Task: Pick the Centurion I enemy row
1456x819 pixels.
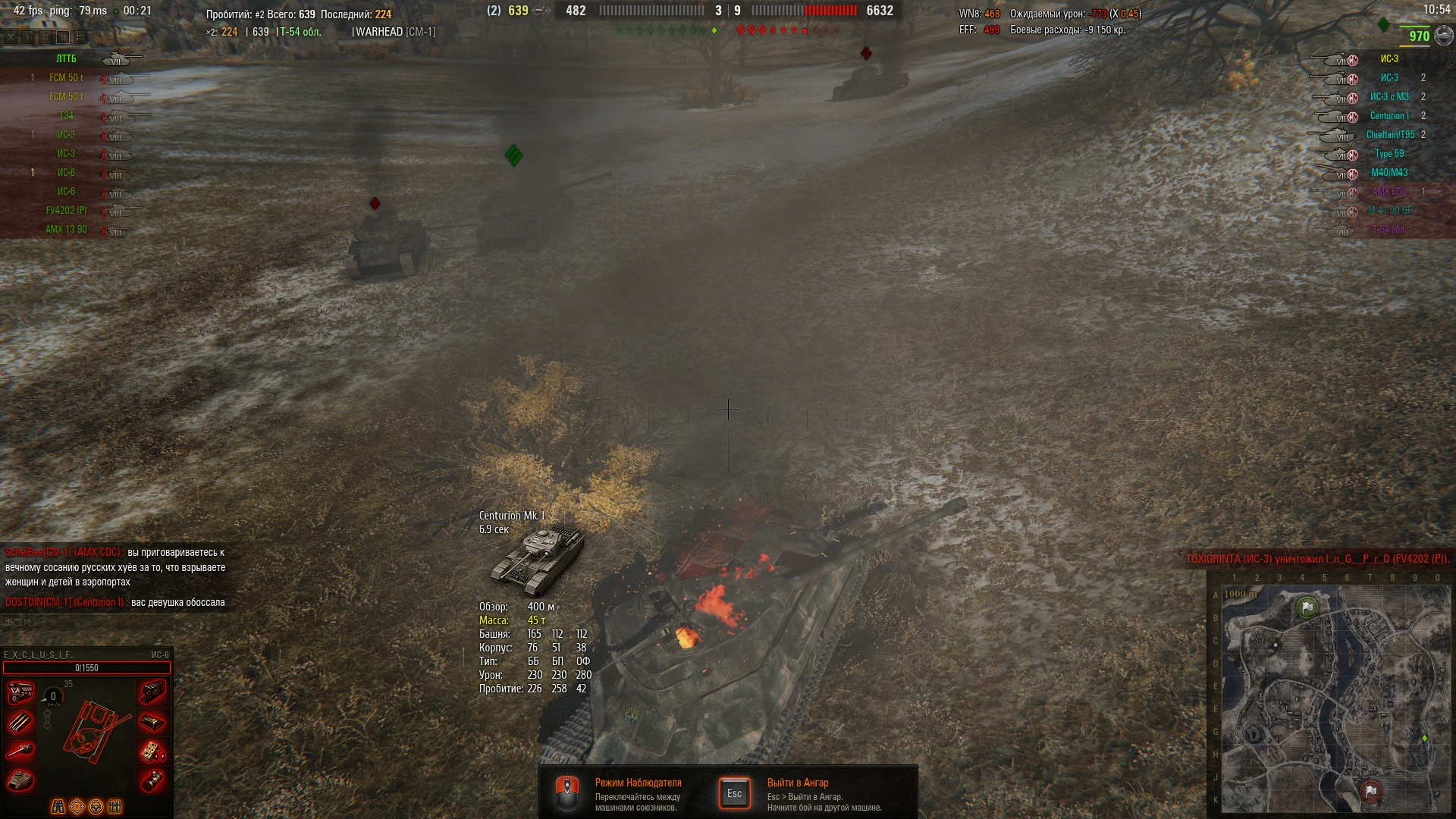Action: tap(1389, 116)
